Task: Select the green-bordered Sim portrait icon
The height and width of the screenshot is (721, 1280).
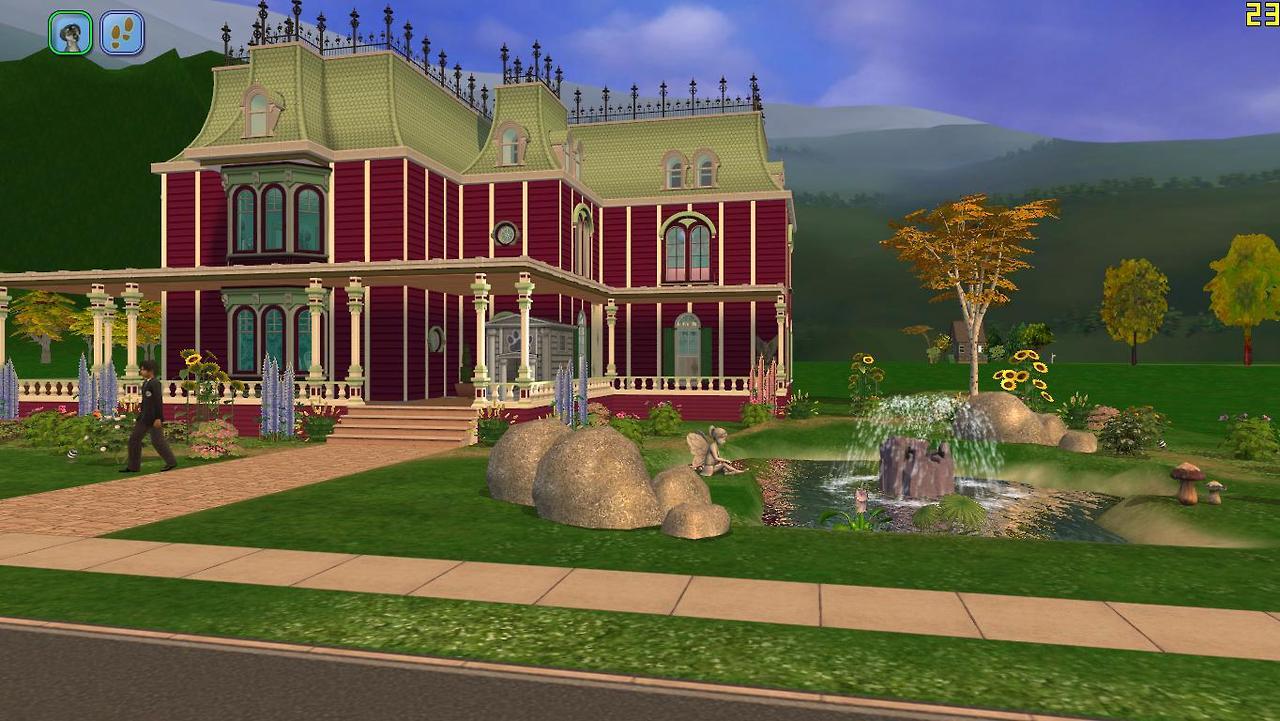Action: pyautogui.click(x=70, y=33)
